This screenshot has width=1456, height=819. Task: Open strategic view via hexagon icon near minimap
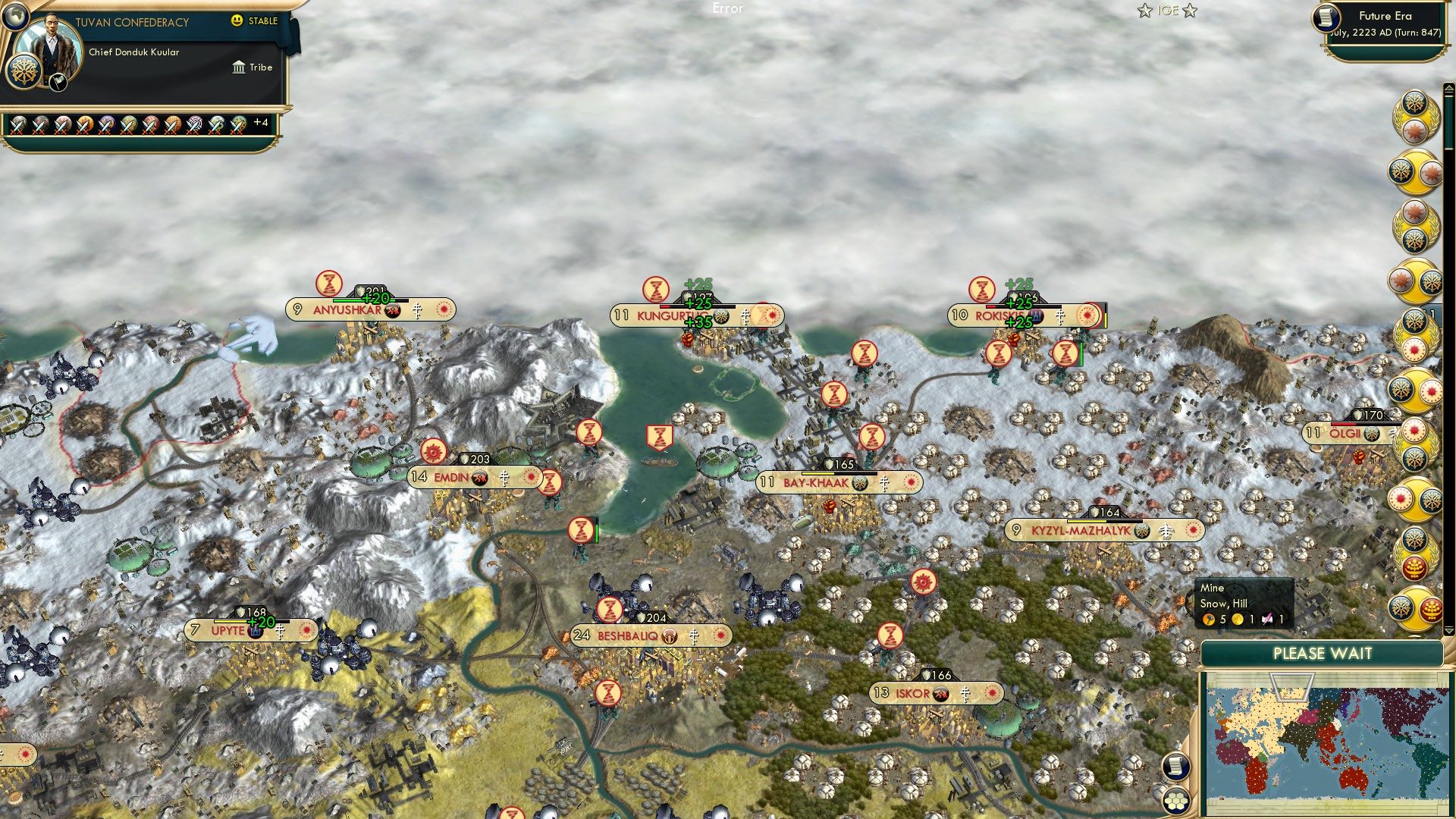[1176, 799]
